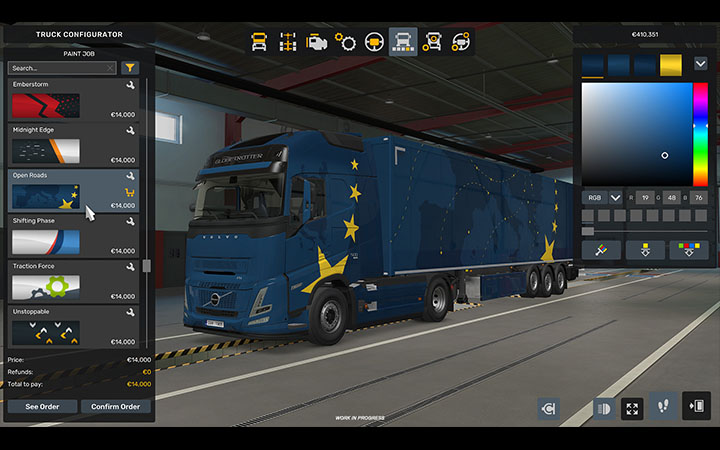Exit the configurator with door icon

pyautogui.click(x=696, y=406)
